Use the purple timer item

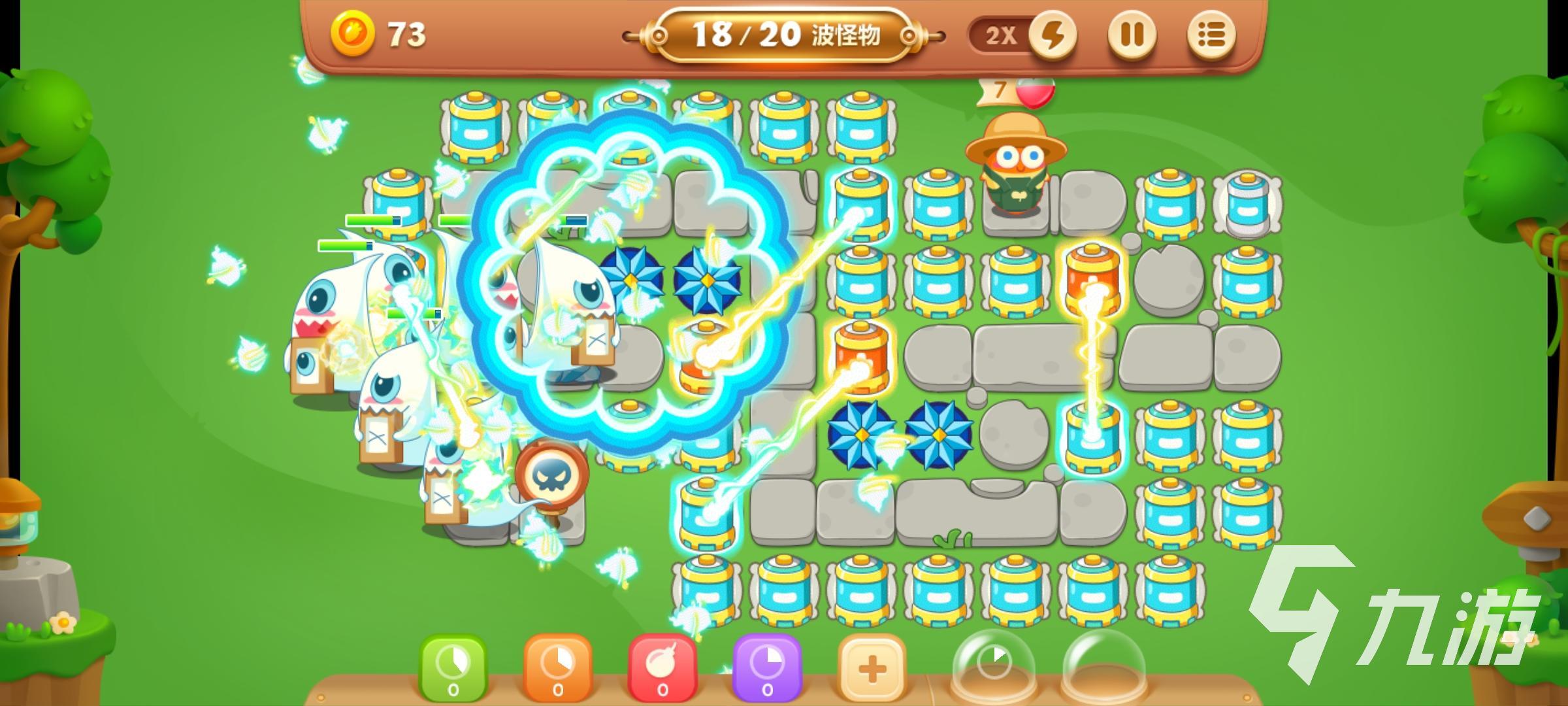pyautogui.click(x=767, y=668)
